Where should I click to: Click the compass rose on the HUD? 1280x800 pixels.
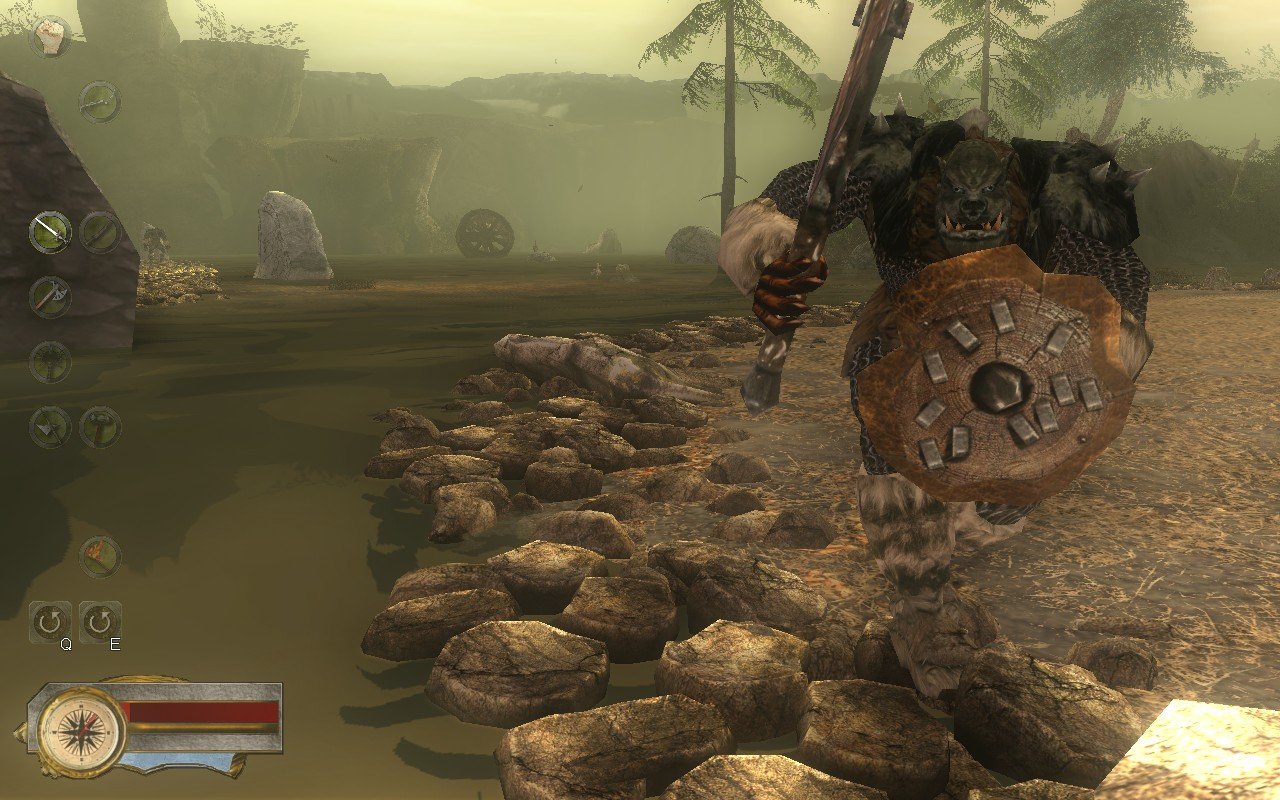pyautogui.click(x=82, y=733)
